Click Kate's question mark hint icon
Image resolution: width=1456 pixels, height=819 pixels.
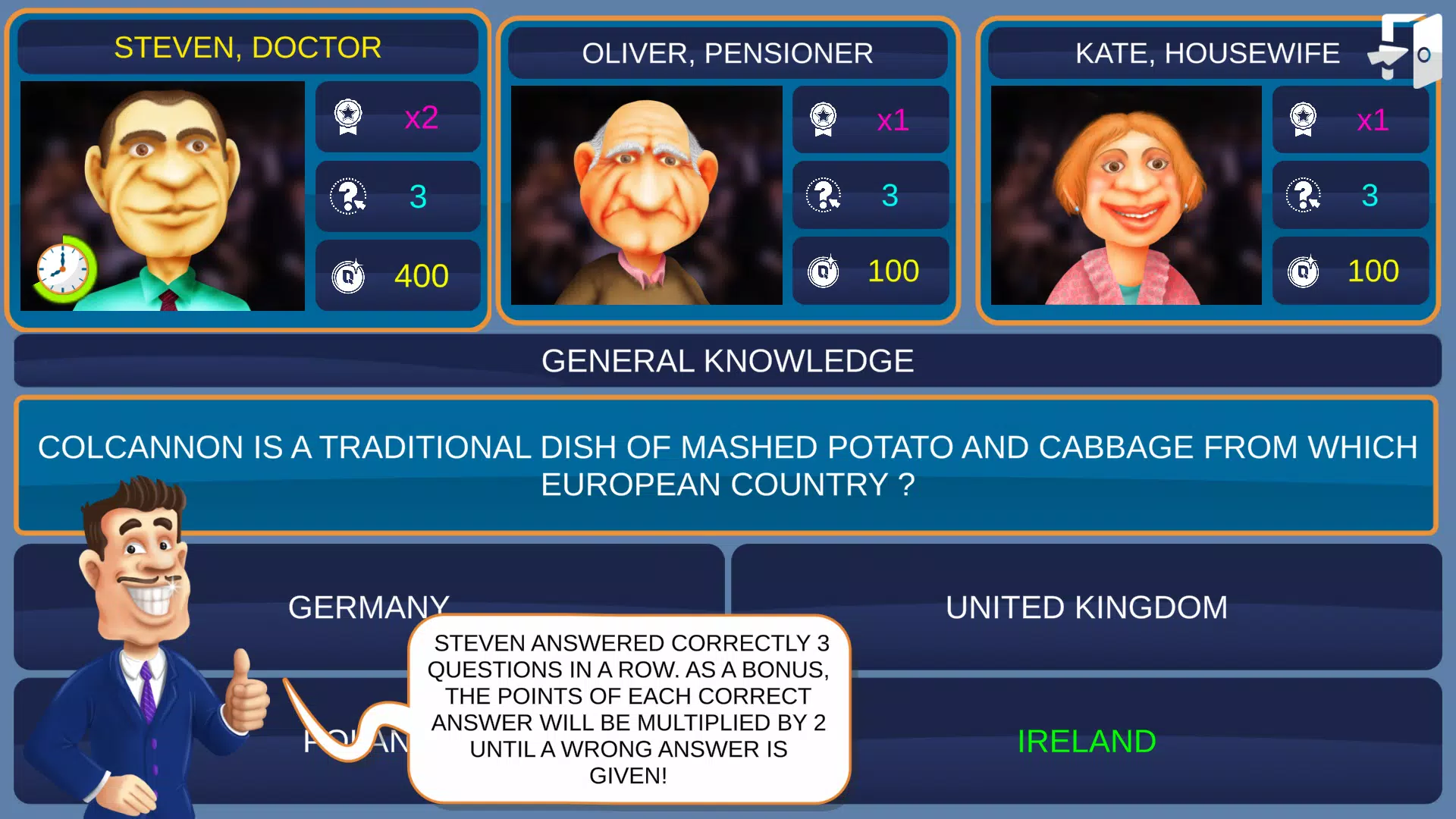[1303, 195]
